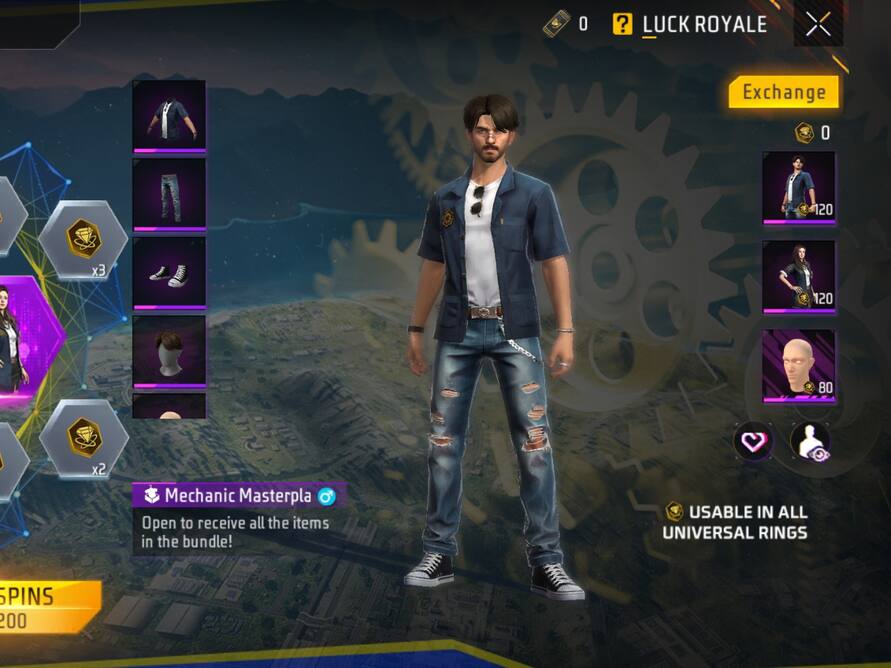Select the black sneakers item
Screen dimensions: 891x668
(169, 272)
